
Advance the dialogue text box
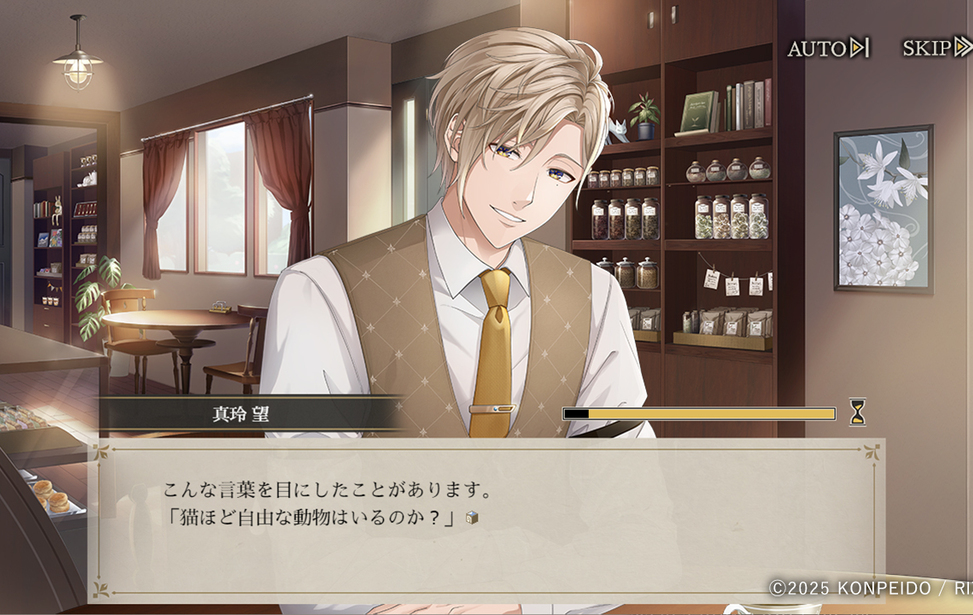click(490, 519)
